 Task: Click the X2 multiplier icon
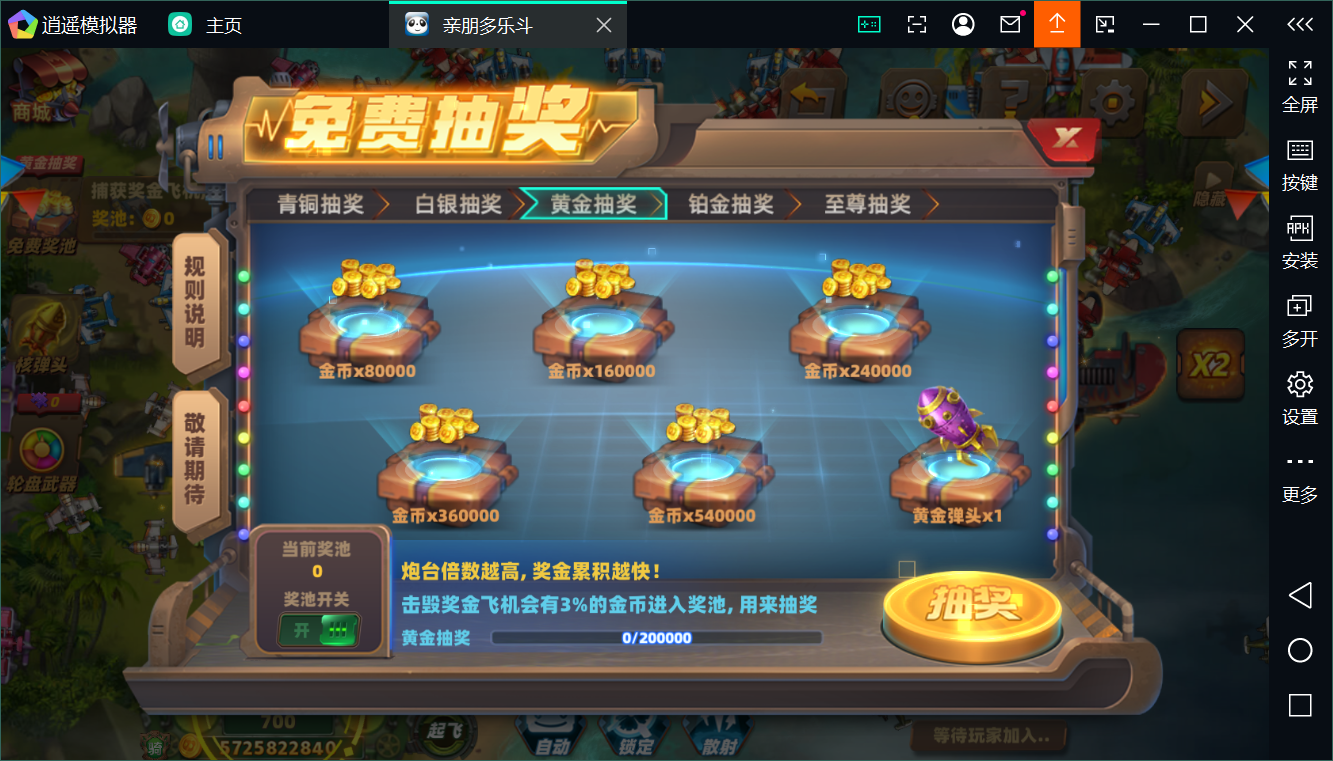pos(1212,366)
